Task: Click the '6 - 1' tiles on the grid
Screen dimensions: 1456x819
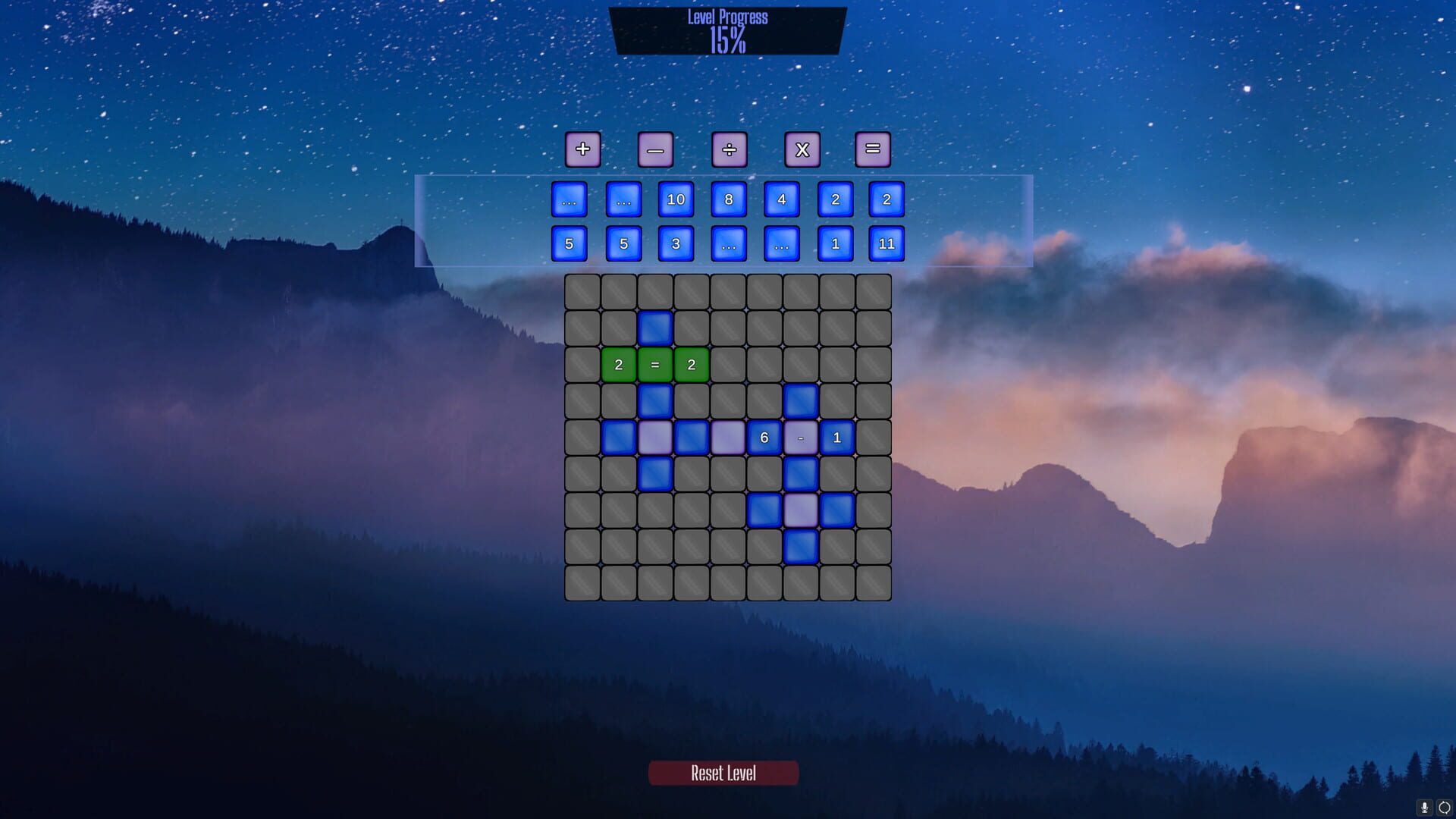Action: (800, 438)
